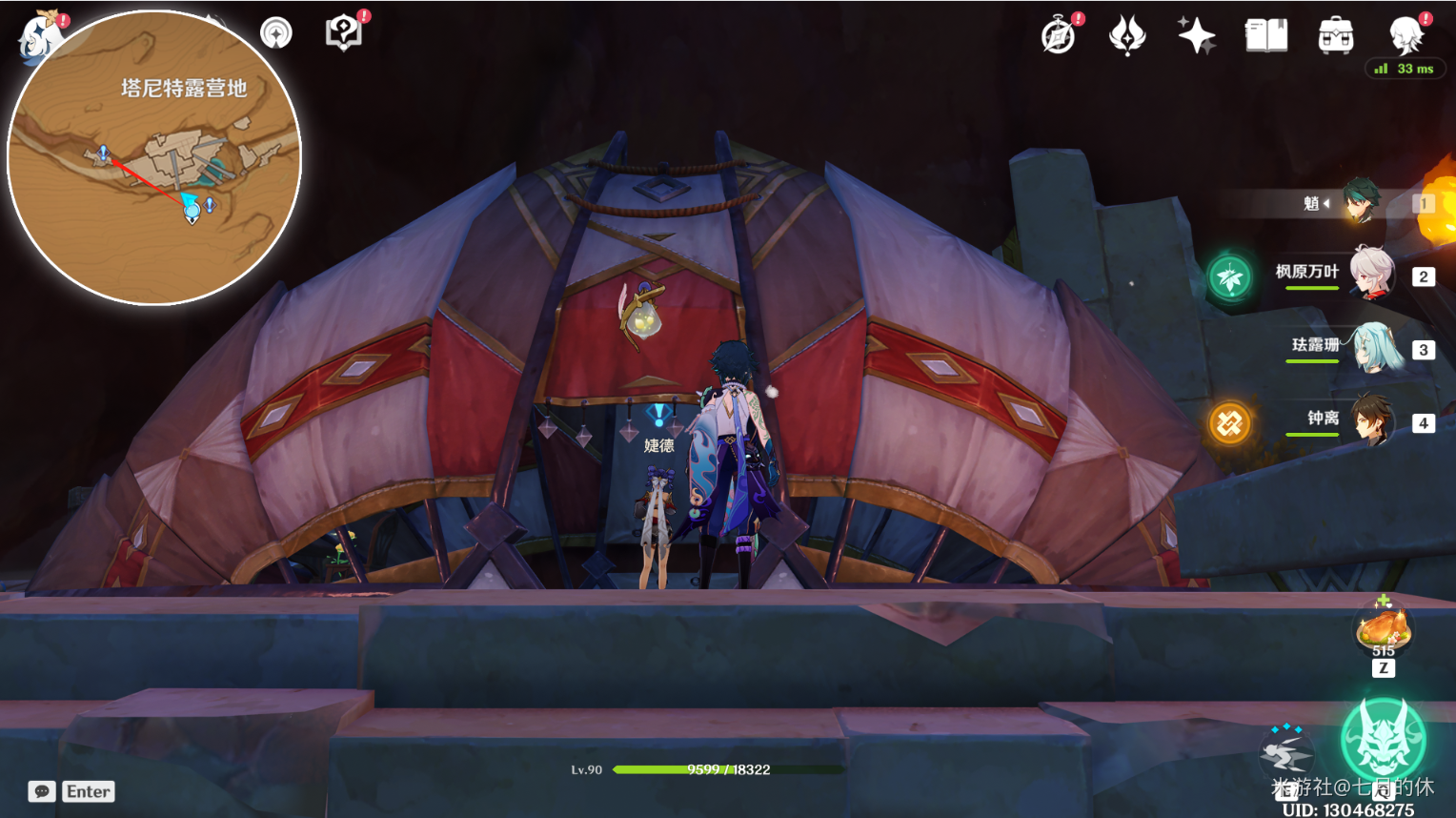Image resolution: width=1456 pixels, height=818 pixels.
Task: Open the minimap of 塔尼特露营地
Action: click(154, 159)
